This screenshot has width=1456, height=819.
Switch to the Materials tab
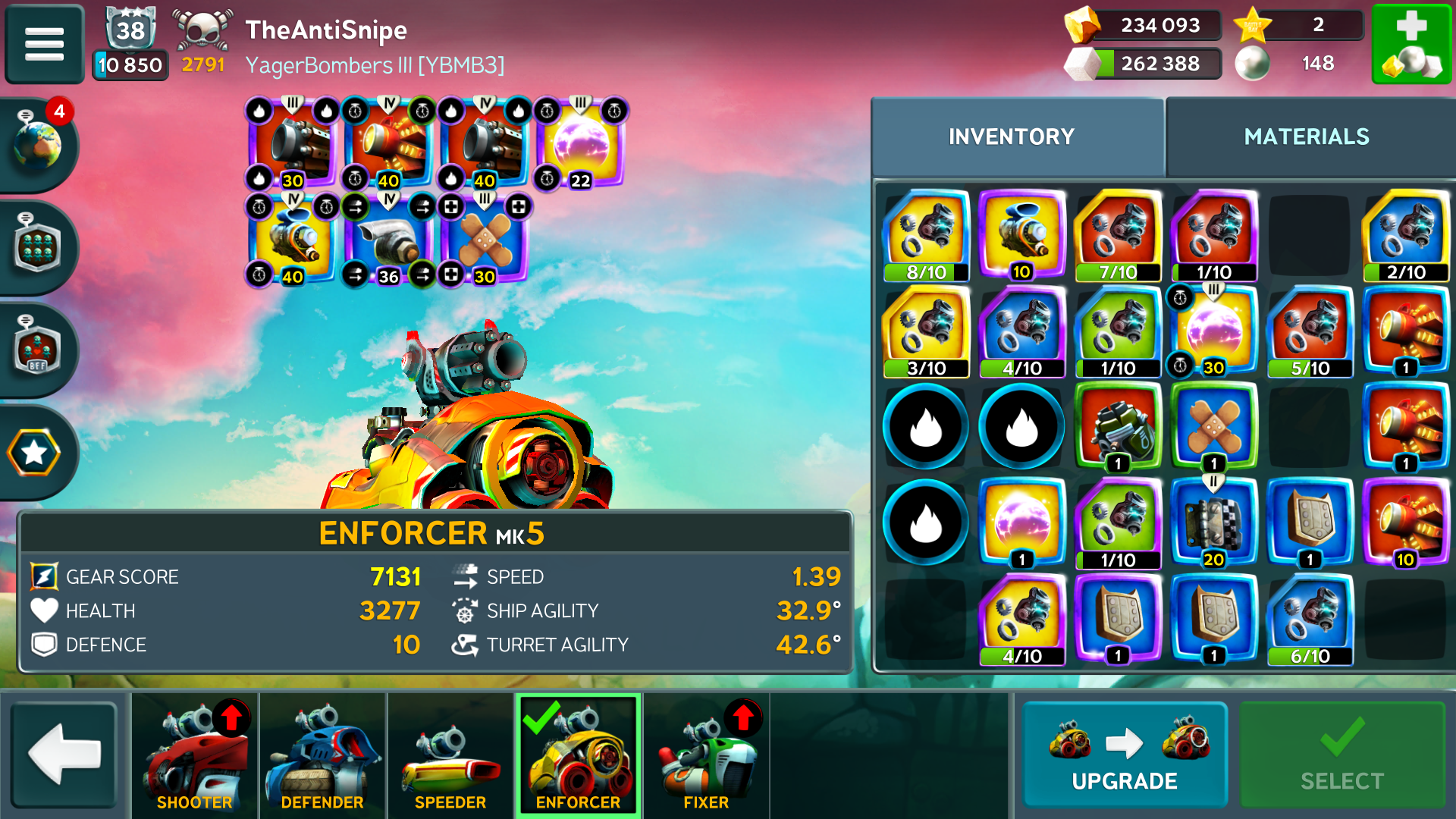[x=1306, y=136]
